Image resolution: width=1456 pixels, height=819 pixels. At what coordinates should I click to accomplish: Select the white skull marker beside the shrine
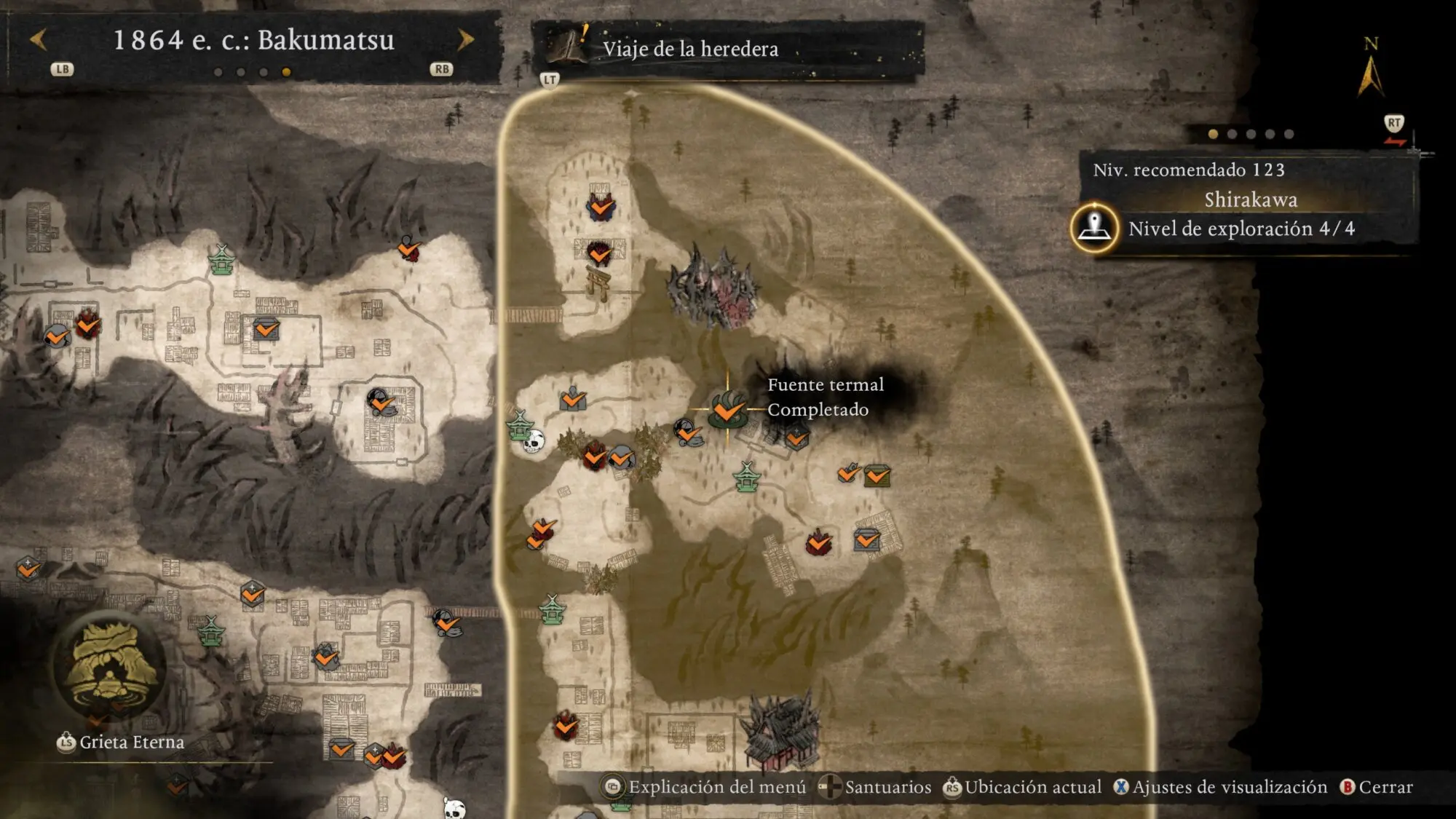(x=534, y=440)
